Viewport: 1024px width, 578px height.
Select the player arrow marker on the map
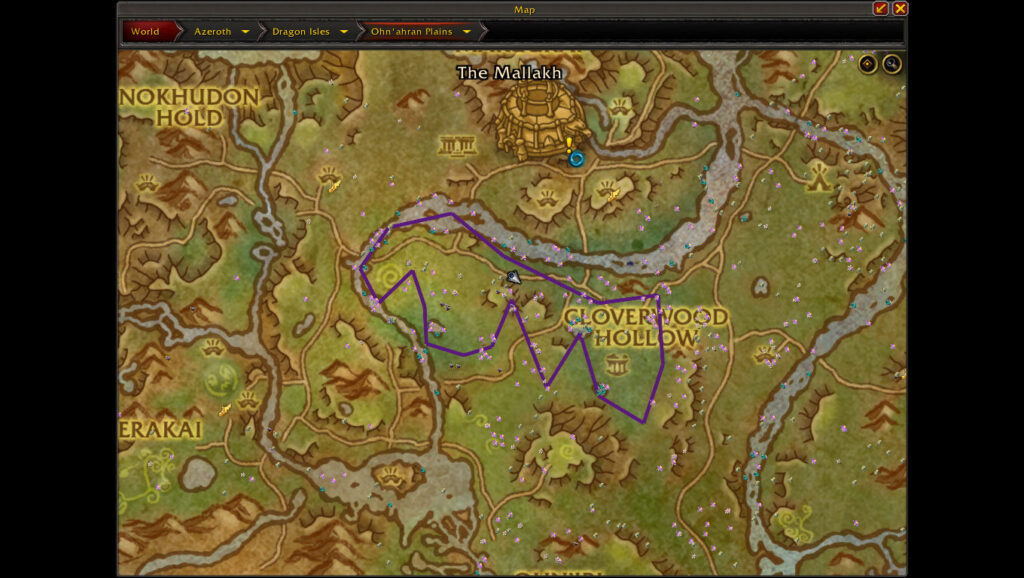pos(513,277)
